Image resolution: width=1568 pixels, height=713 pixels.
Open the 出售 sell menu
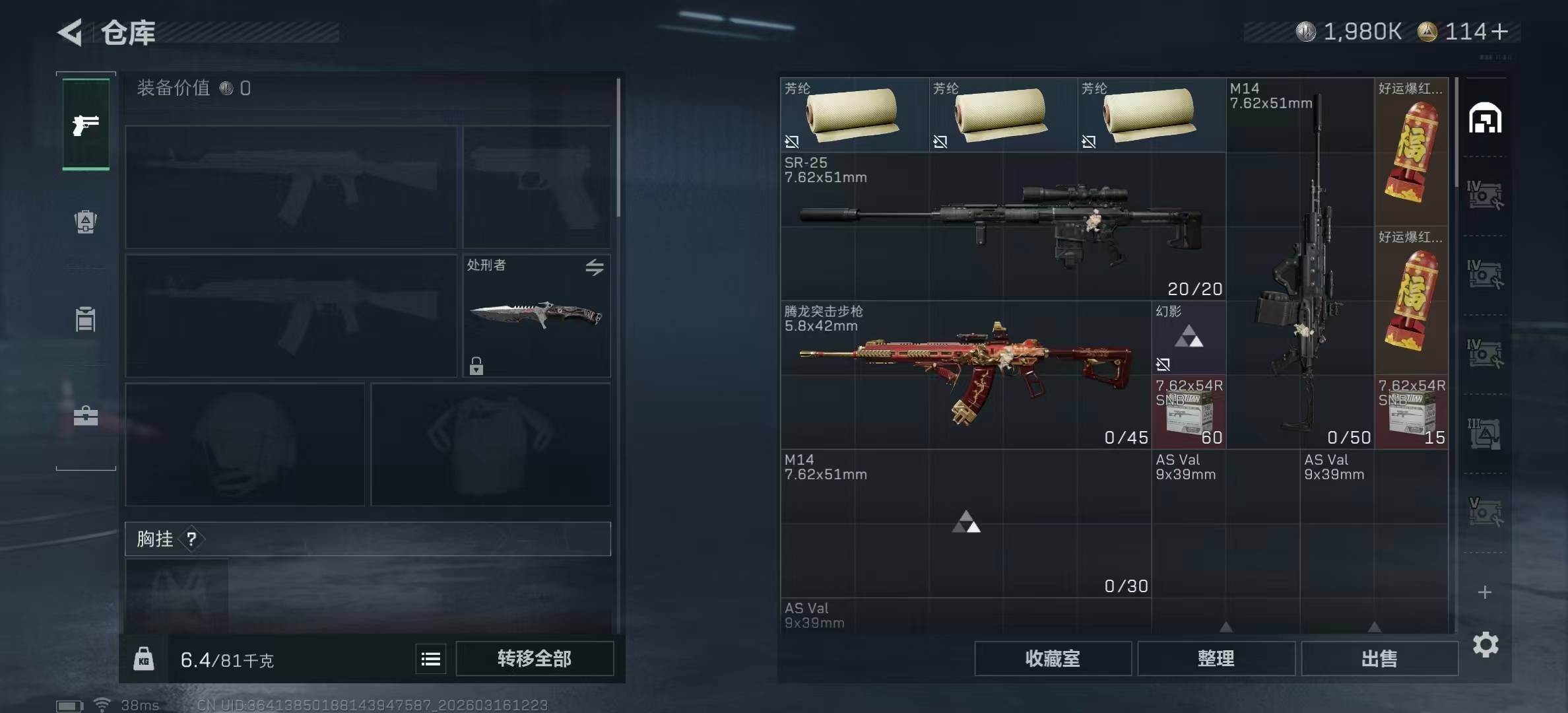(1379, 658)
